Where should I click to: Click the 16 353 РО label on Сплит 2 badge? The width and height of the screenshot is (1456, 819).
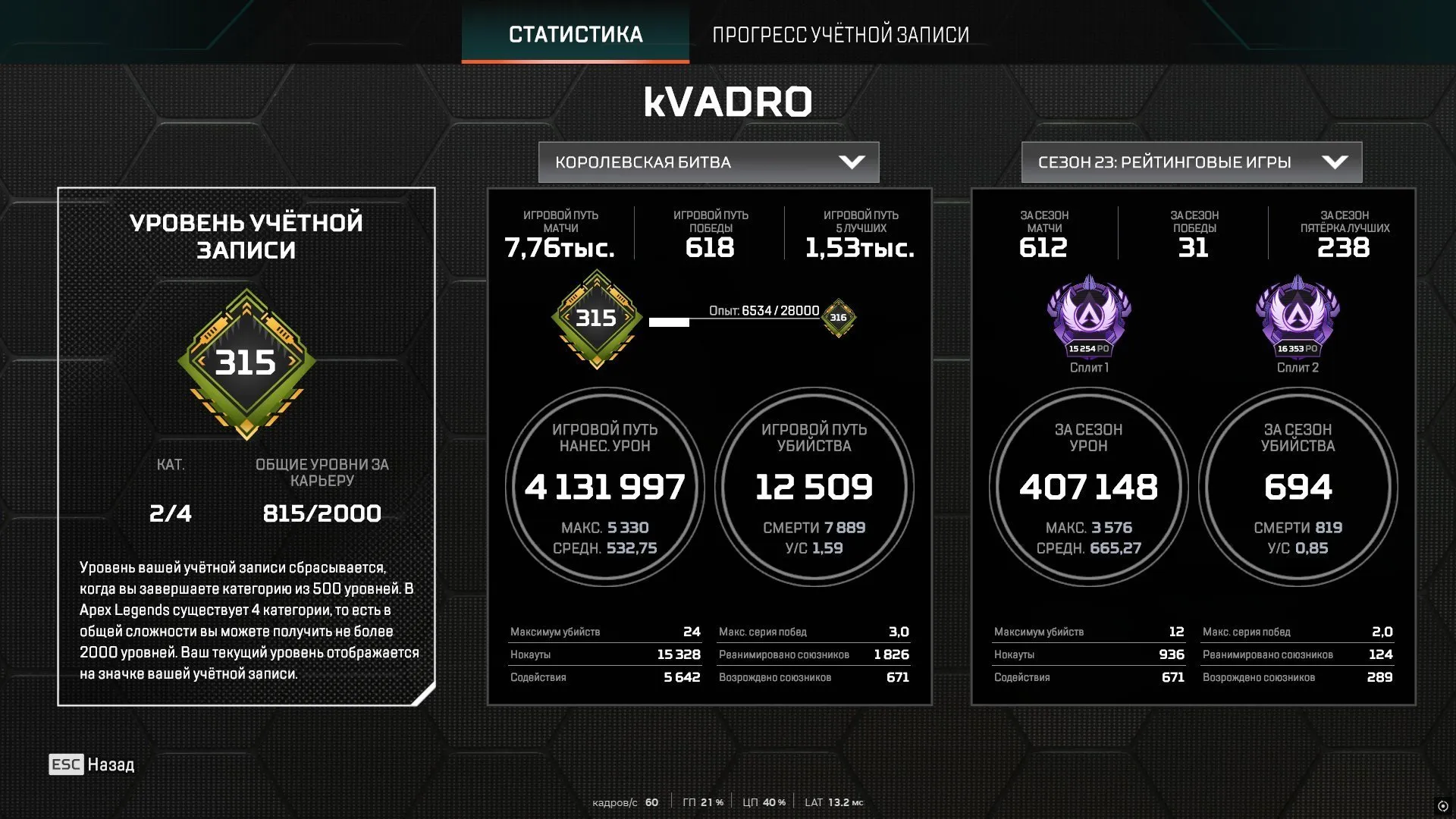coord(1298,350)
